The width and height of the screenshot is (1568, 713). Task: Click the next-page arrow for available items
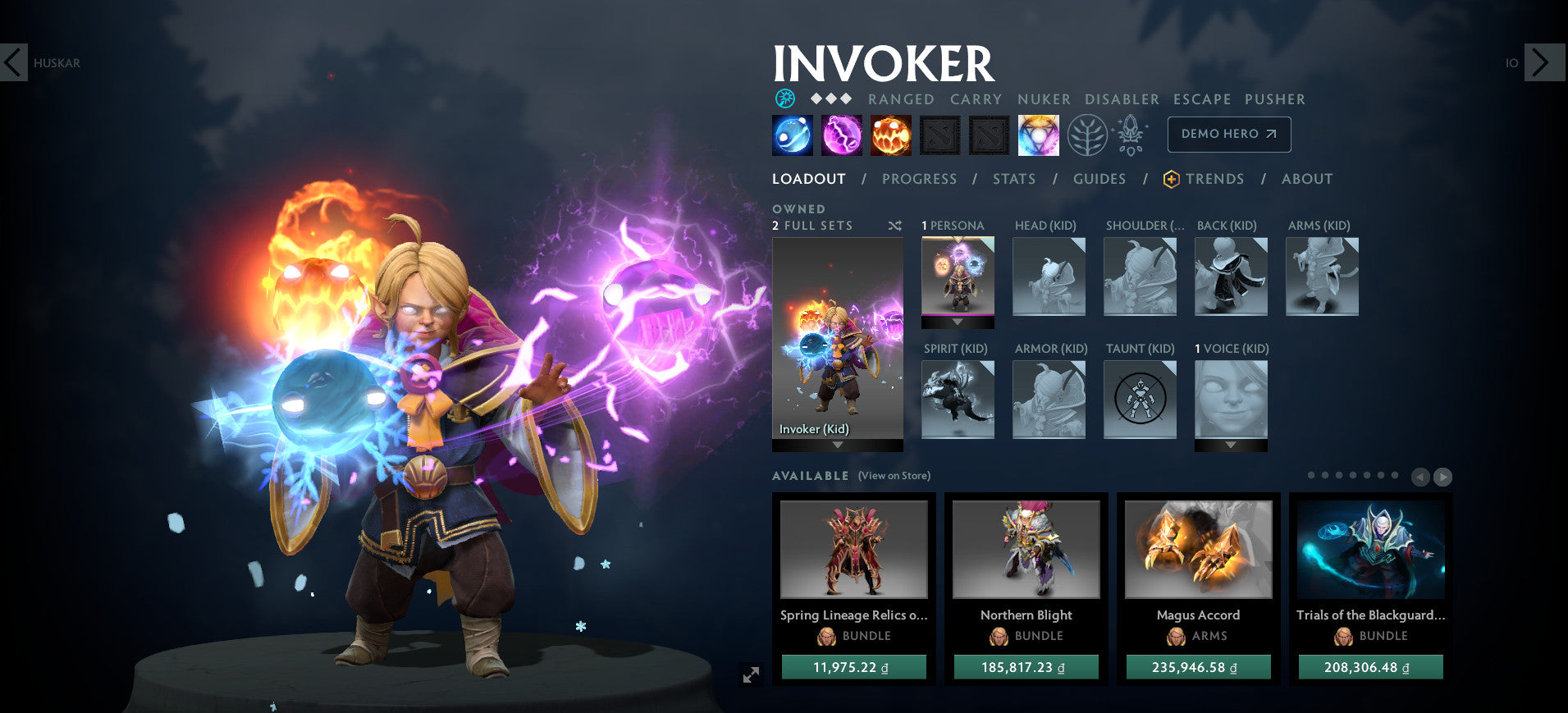(1443, 477)
